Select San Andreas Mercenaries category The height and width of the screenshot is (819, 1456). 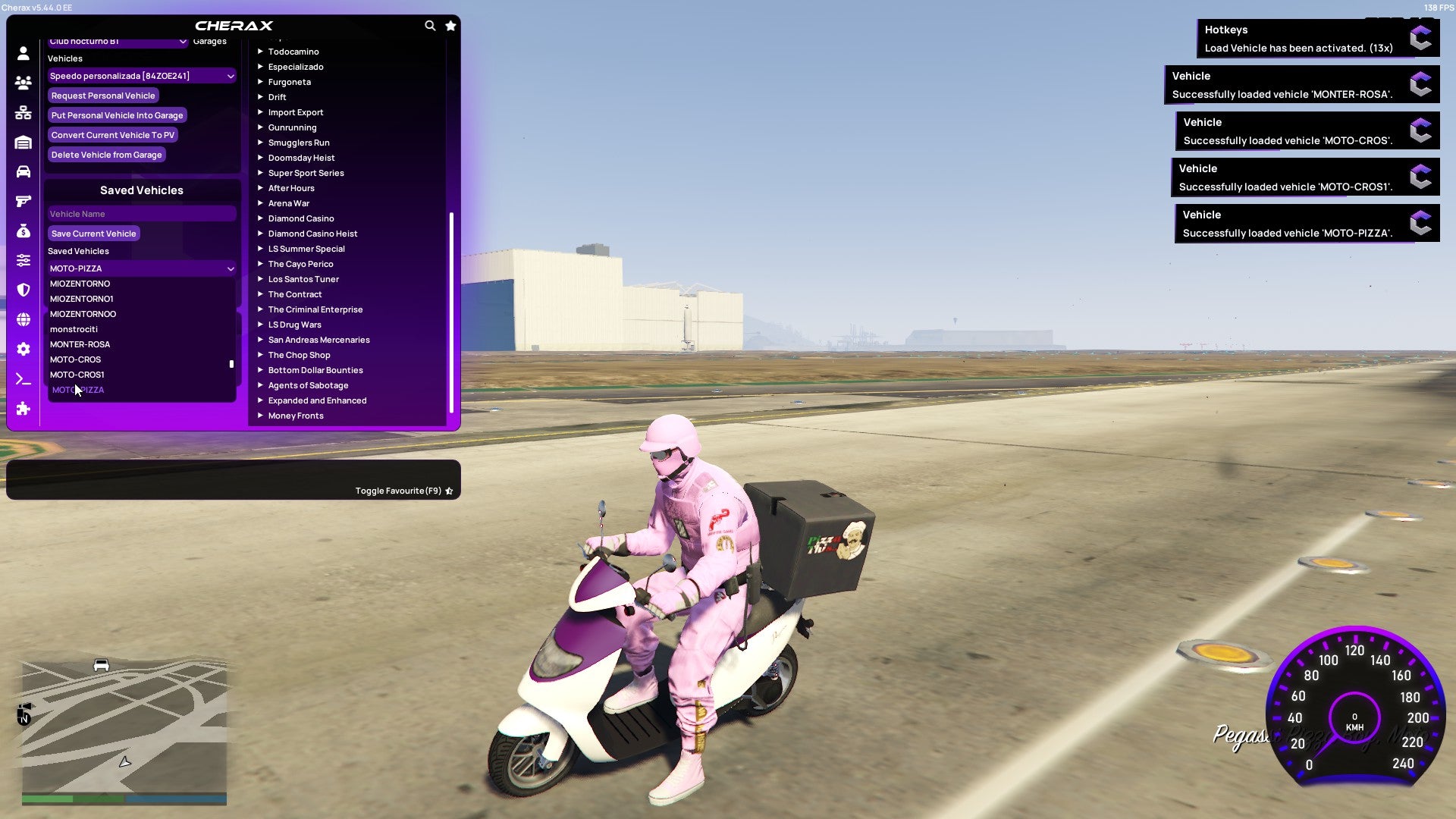click(x=318, y=340)
